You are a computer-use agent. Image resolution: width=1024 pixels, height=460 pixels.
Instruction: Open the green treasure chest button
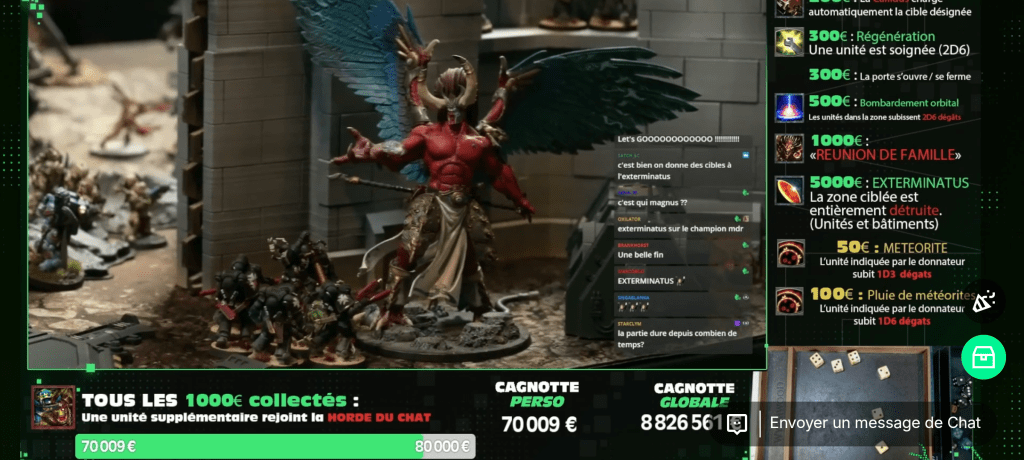982,357
